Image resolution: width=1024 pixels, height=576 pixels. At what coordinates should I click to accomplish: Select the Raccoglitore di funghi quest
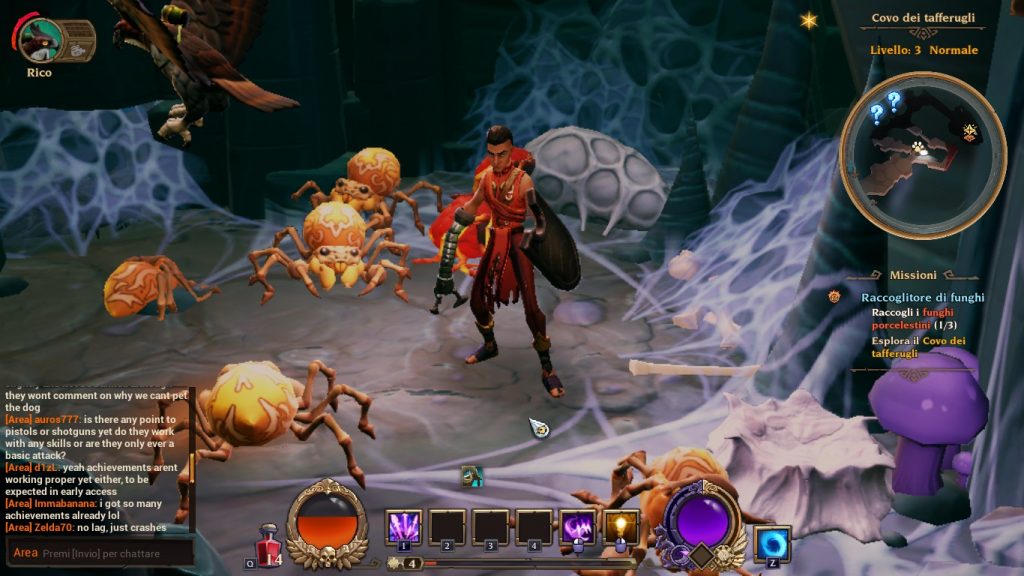[922, 297]
